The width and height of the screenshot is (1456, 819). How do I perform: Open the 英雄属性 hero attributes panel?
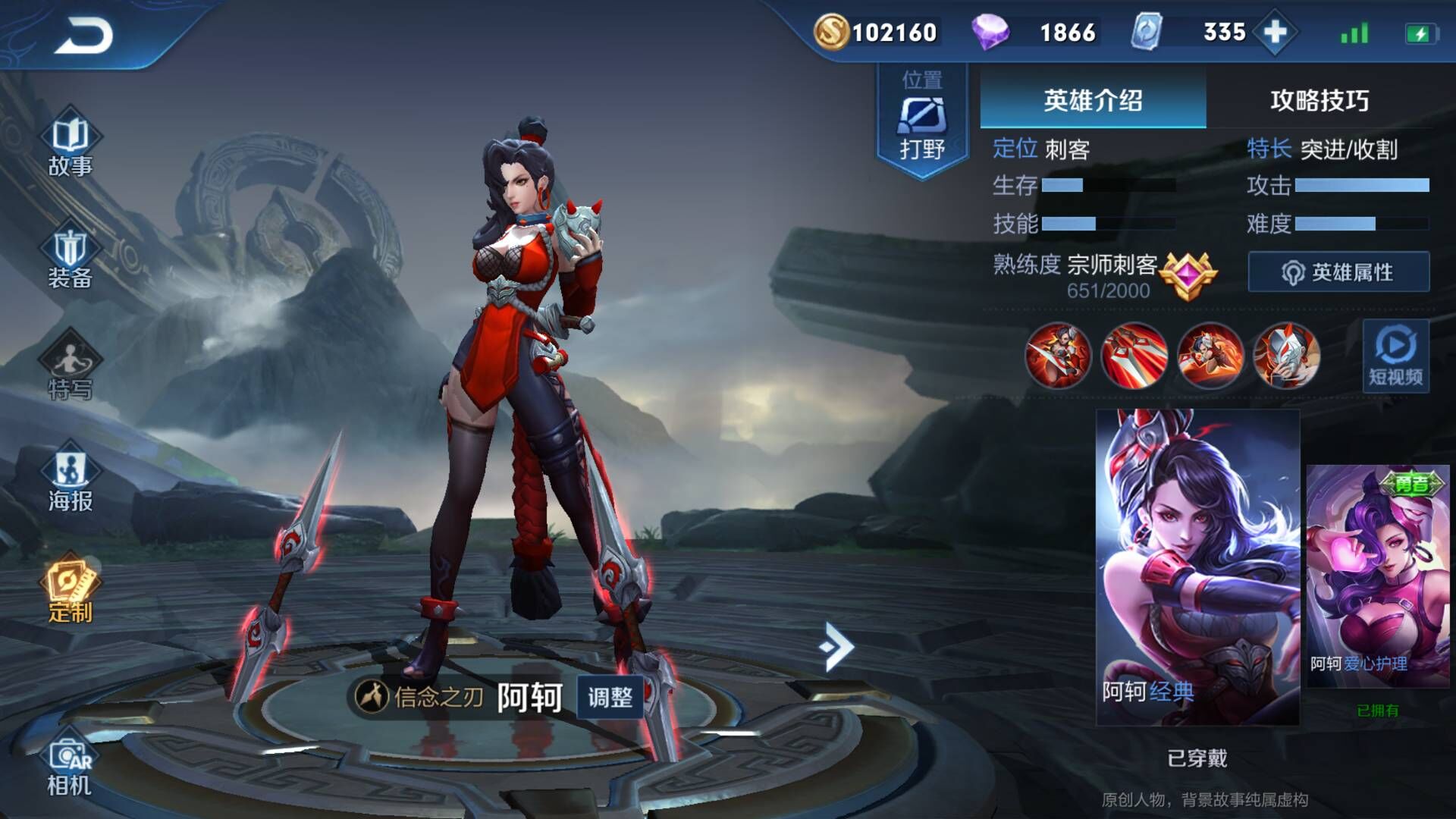[1338, 272]
